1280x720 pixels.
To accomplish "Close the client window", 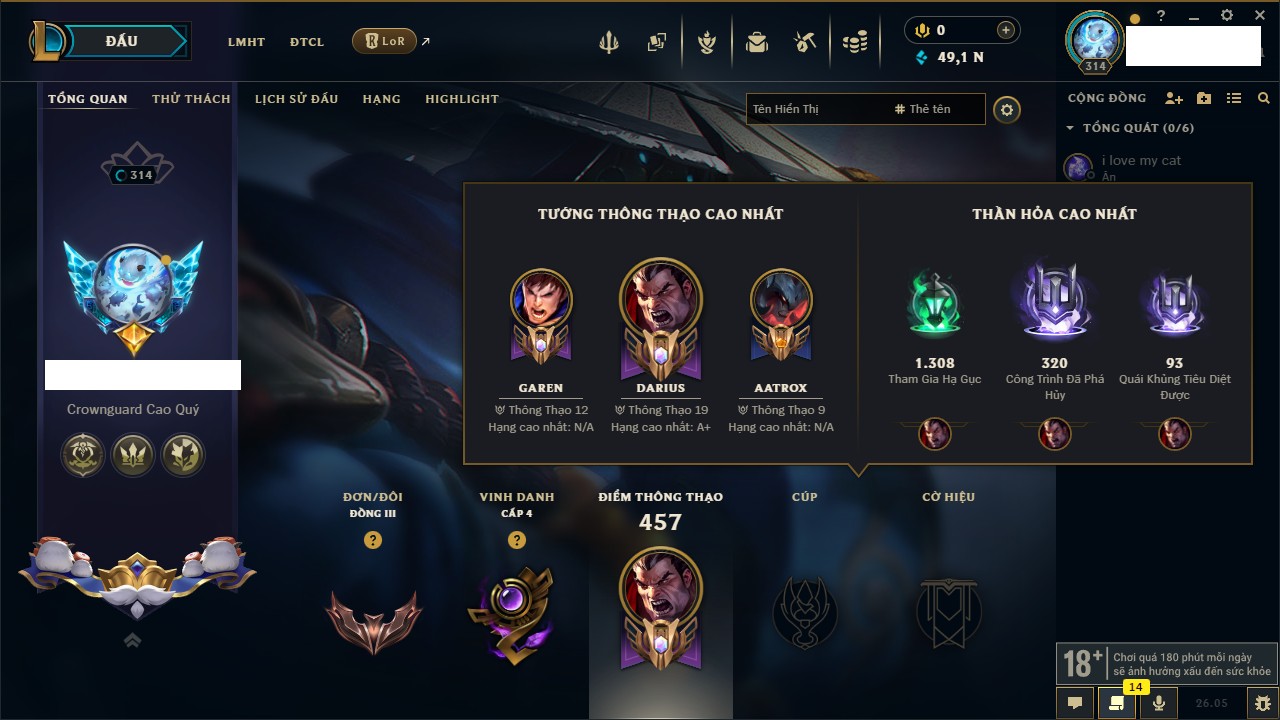I will 1257,15.
